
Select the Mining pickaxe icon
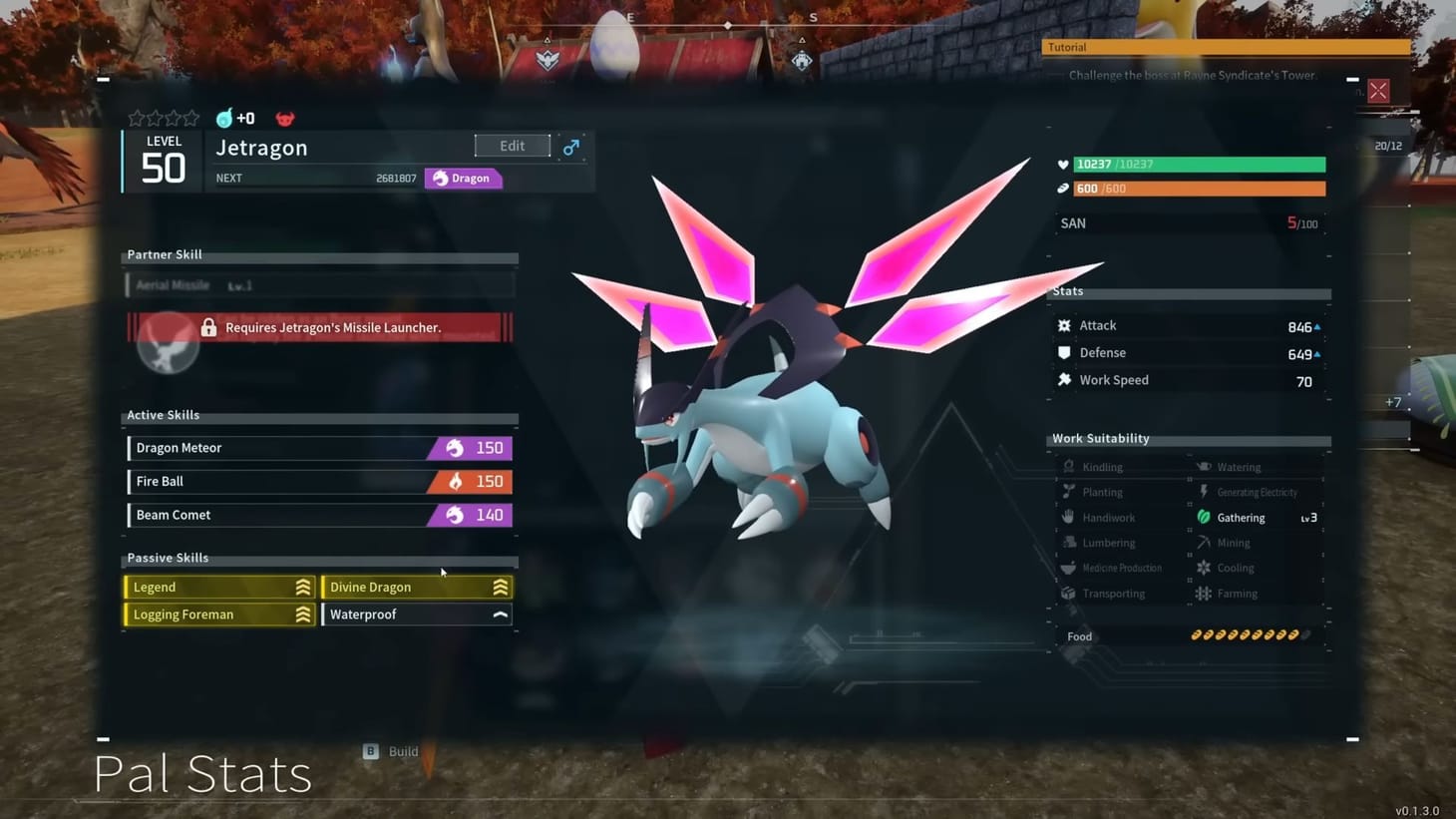click(1204, 542)
